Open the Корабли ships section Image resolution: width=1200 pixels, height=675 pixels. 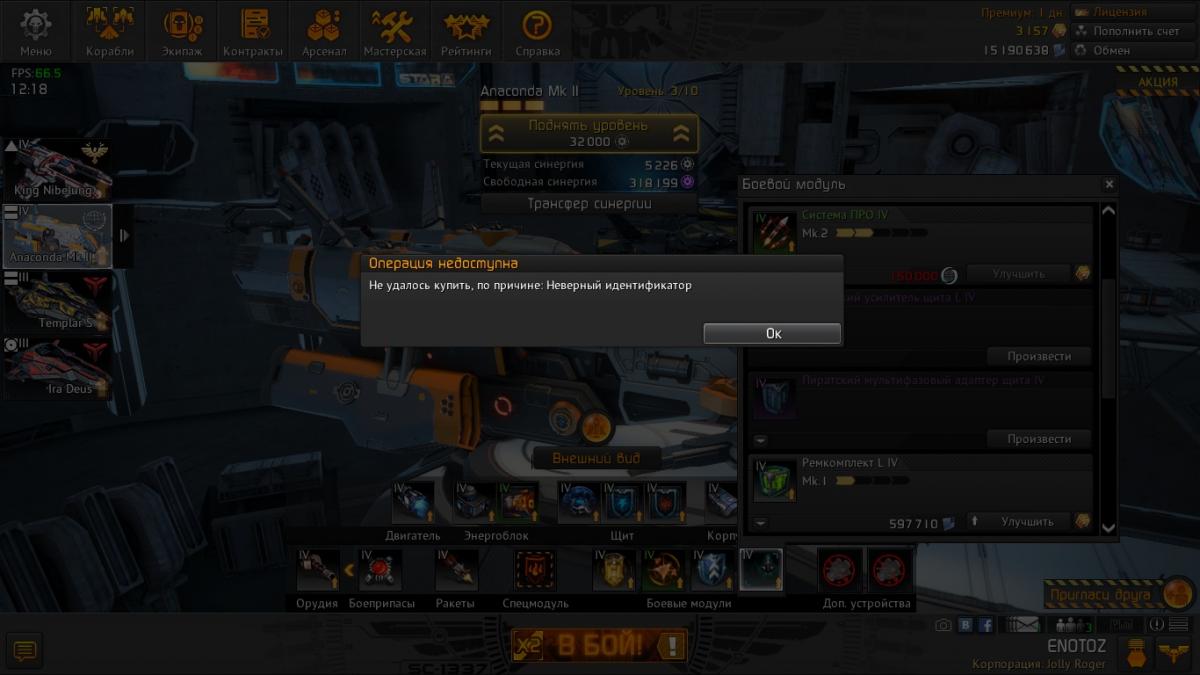pyautogui.click(x=110, y=32)
